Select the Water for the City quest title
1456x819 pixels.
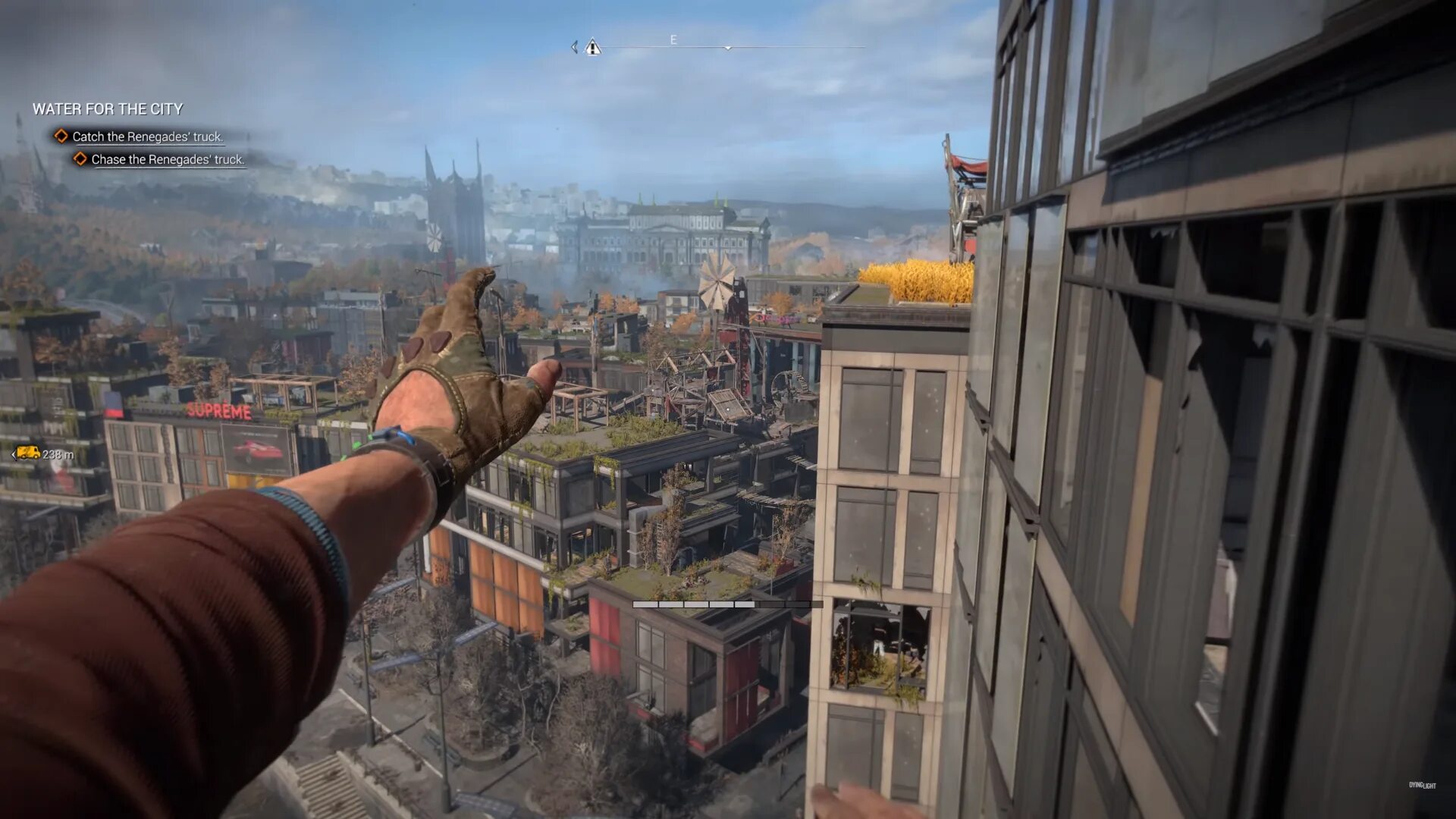click(108, 109)
